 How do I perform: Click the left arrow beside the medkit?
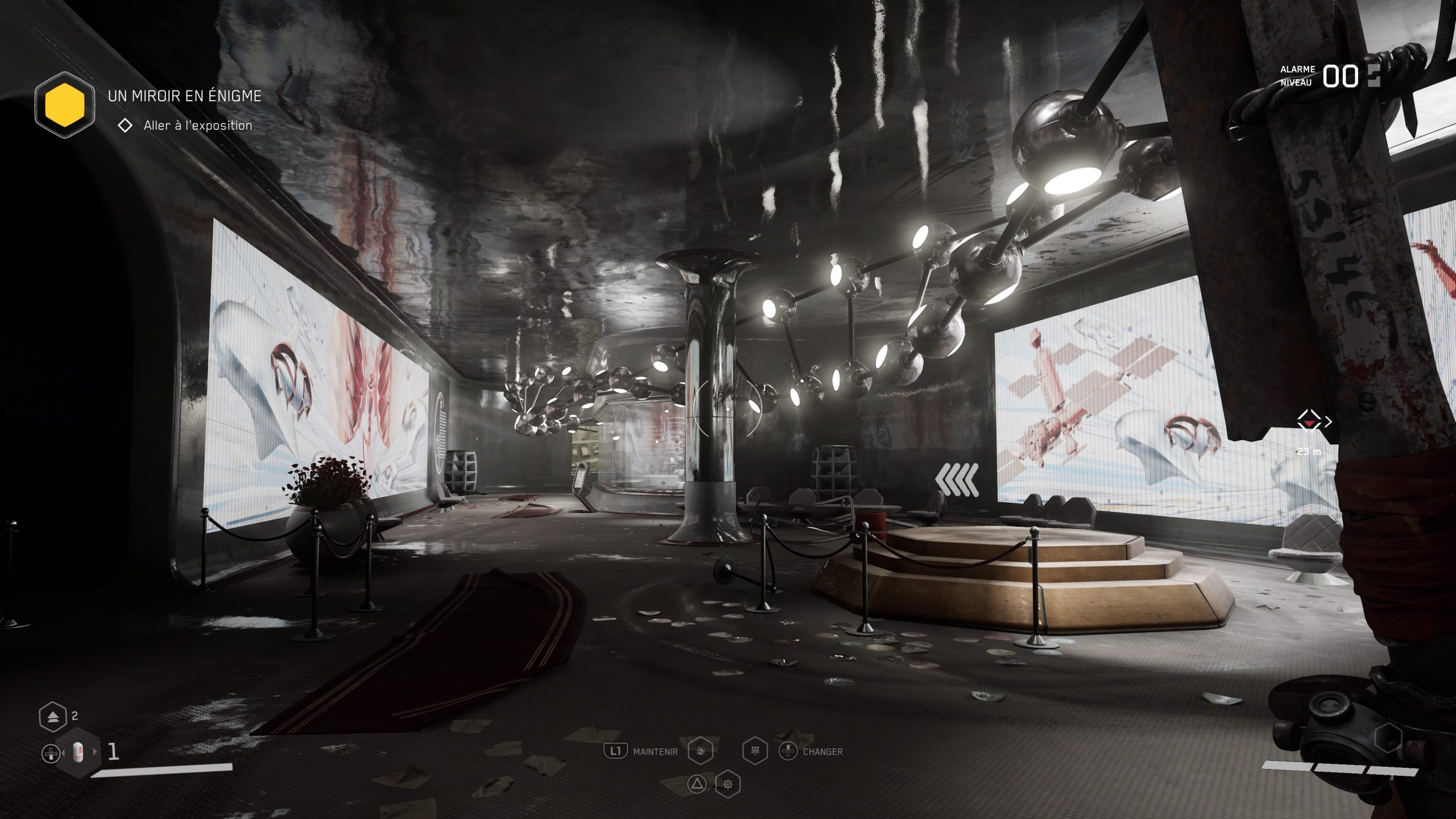click(63, 753)
